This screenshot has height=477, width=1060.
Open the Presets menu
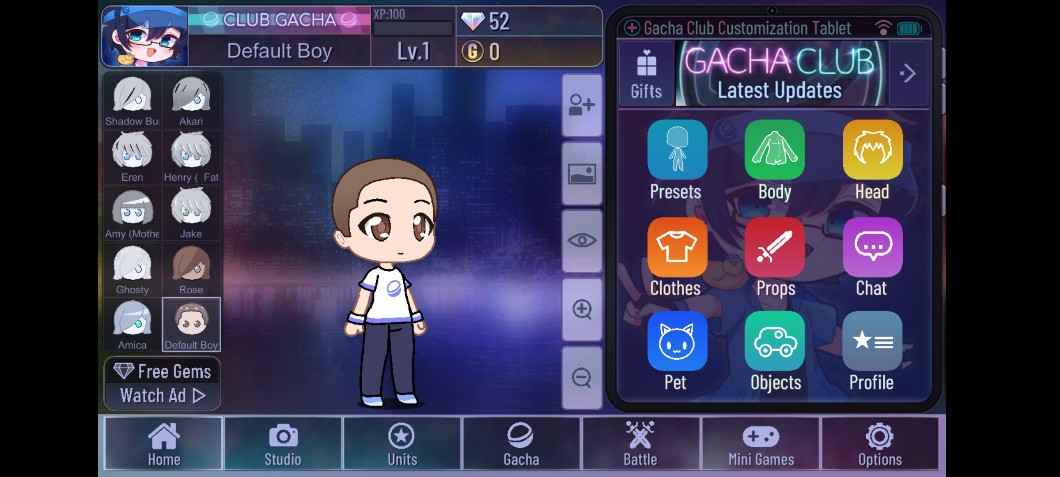coord(676,159)
